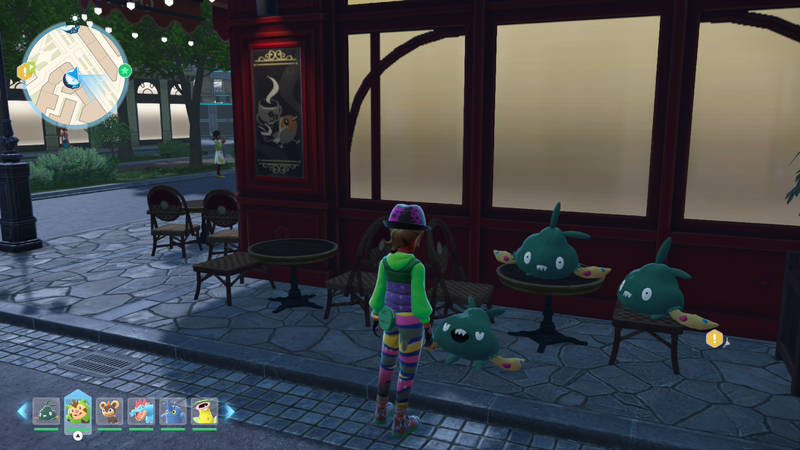Select Litleo in the party bar
Viewport: 800px width, 450px height.
point(110,411)
